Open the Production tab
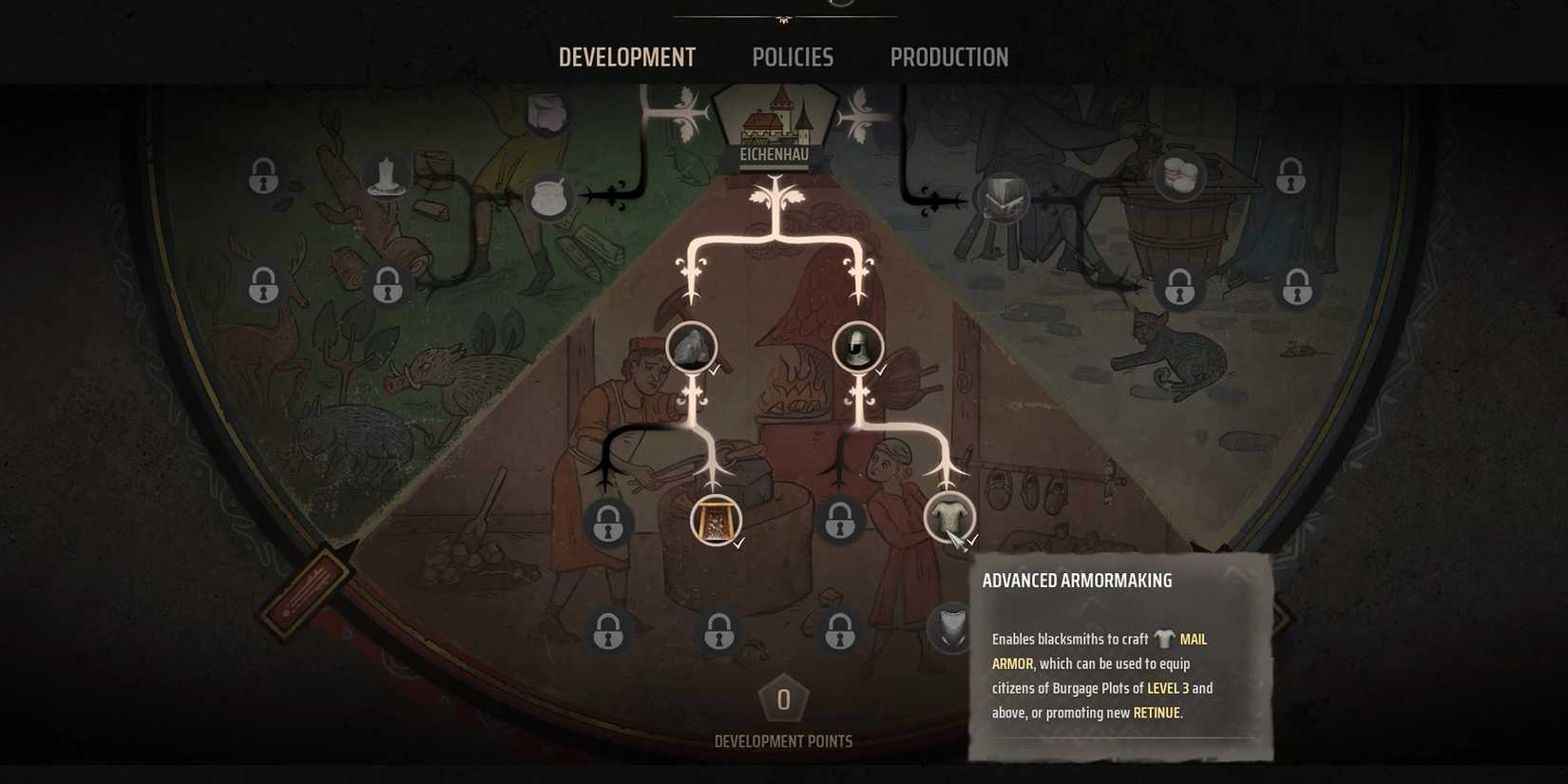The width and height of the screenshot is (1568, 784). (x=949, y=57)
